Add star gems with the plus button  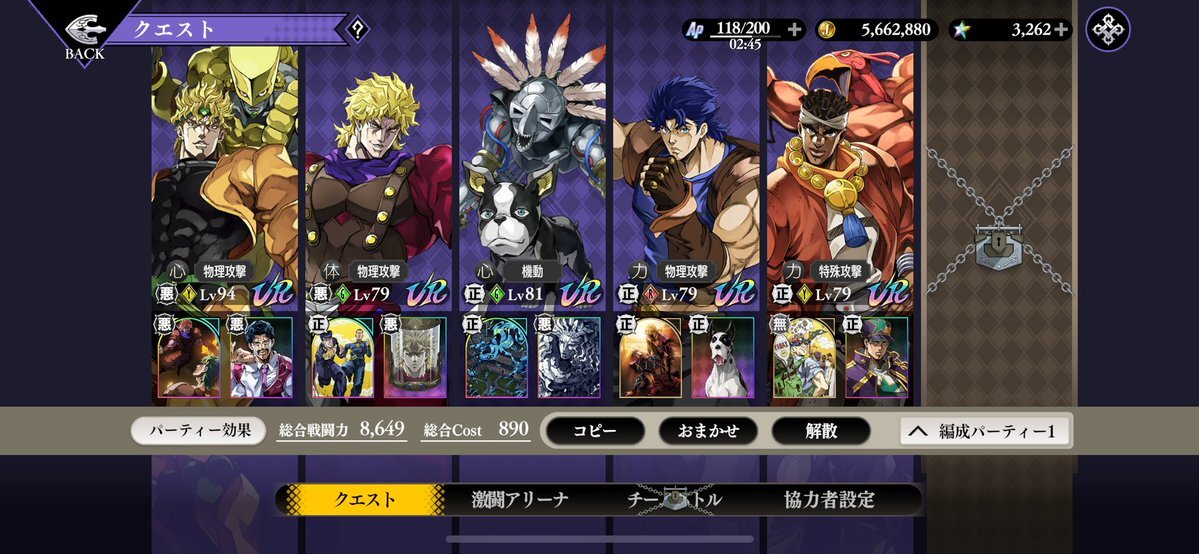[1061, 30]
